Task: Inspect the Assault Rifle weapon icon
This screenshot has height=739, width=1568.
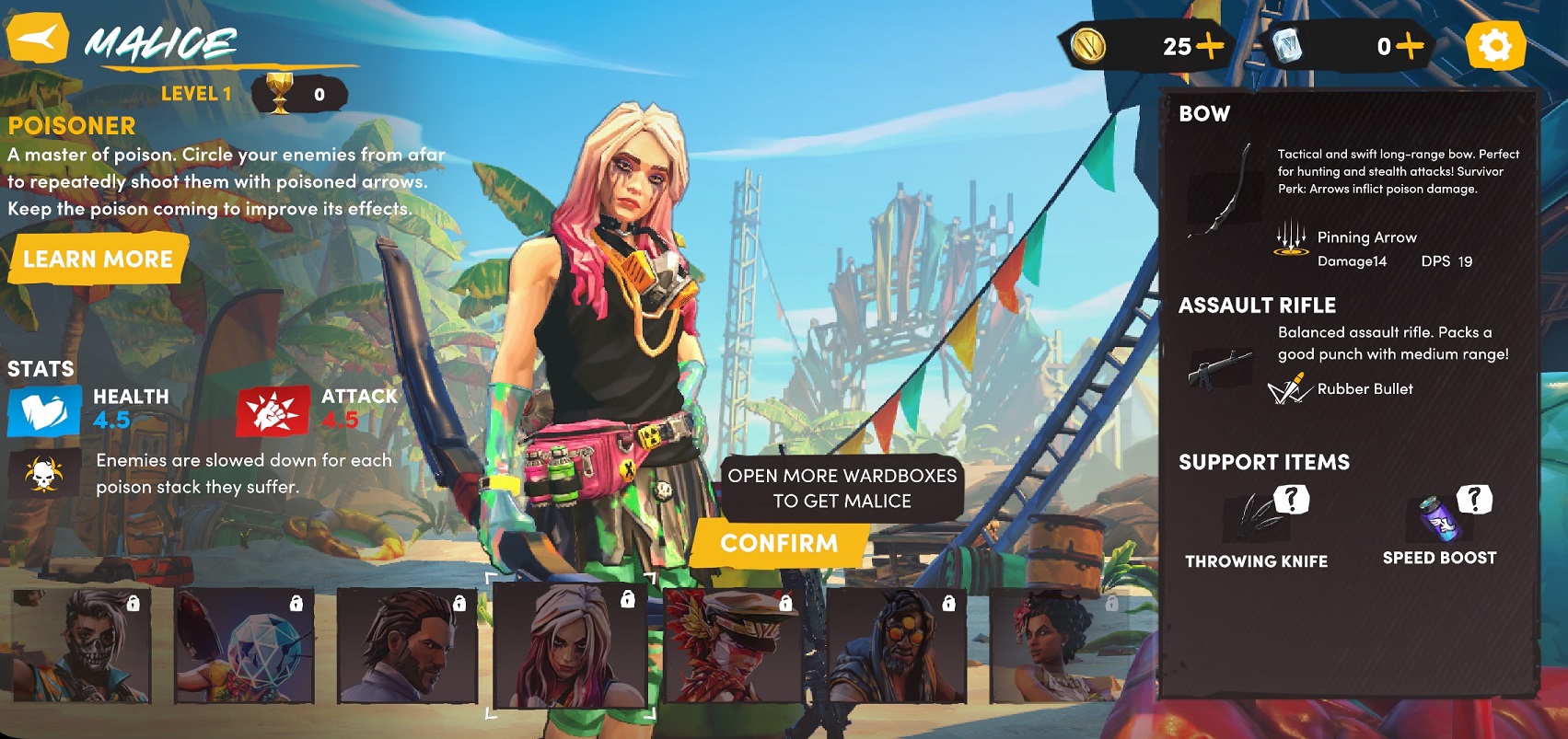Action: tap(1220, 369)
